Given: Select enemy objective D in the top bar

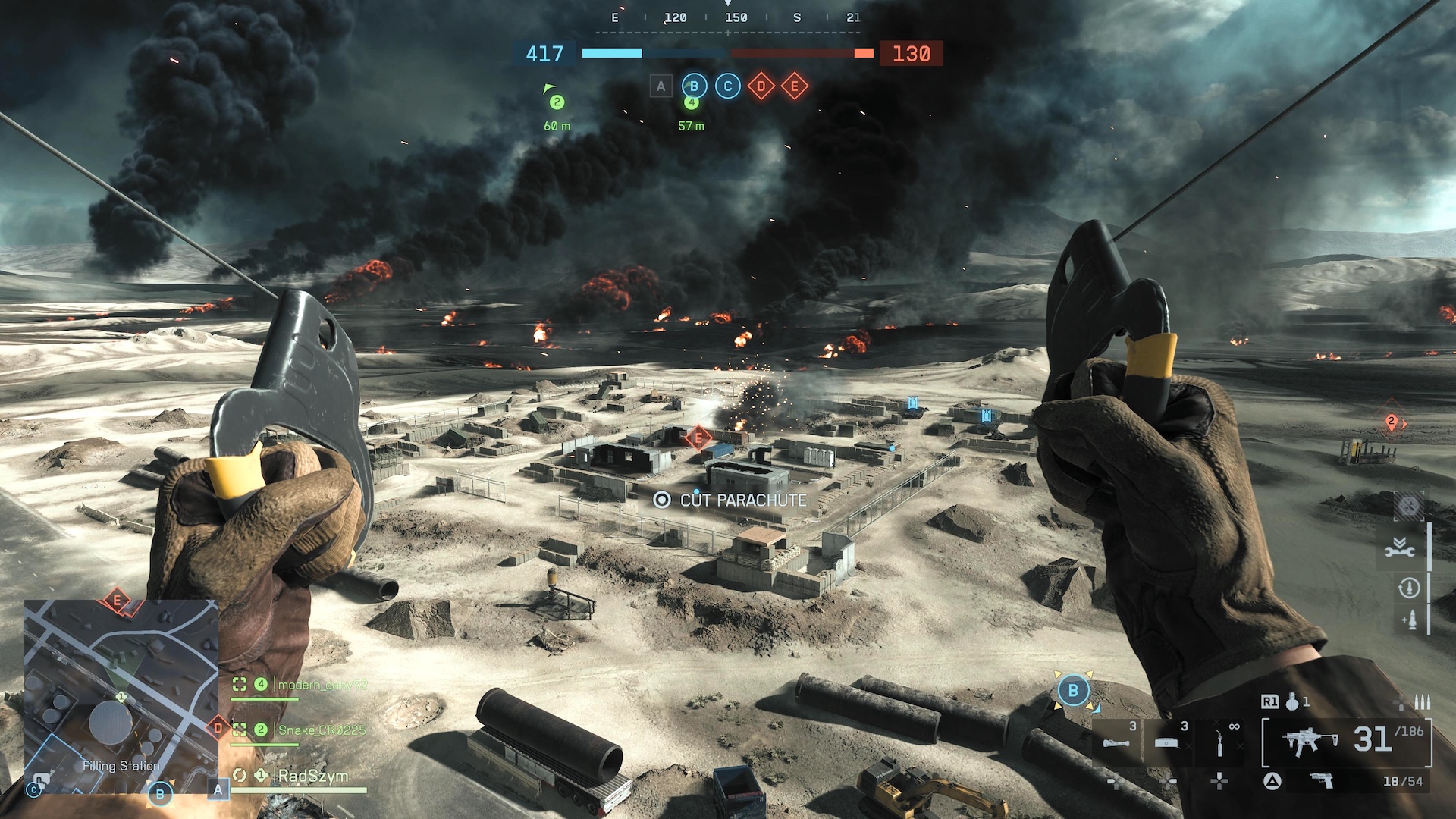Looking at the screenshot, I should click(x=761, y=86).
